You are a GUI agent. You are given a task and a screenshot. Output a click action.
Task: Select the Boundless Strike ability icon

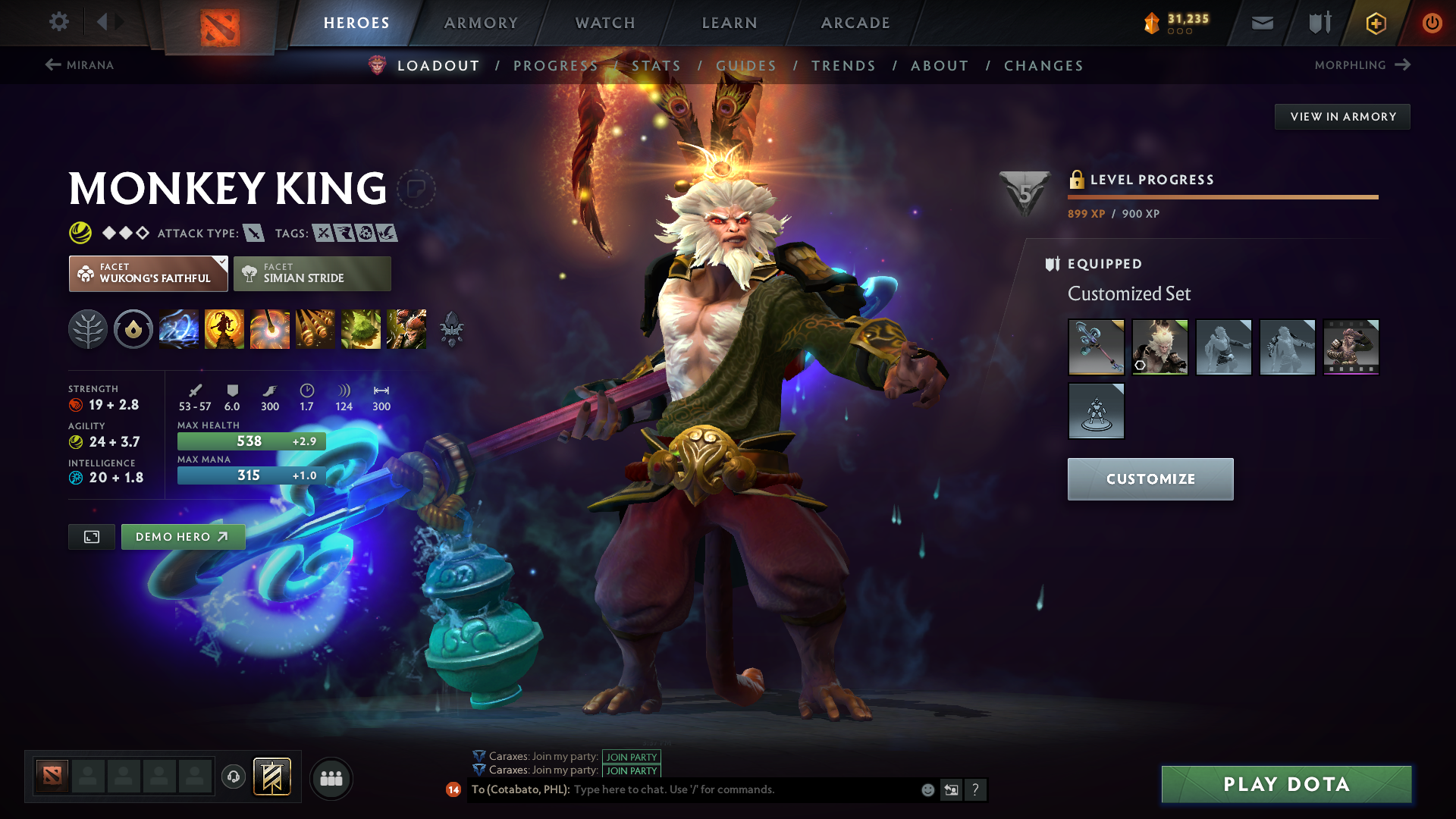[179, 329]
